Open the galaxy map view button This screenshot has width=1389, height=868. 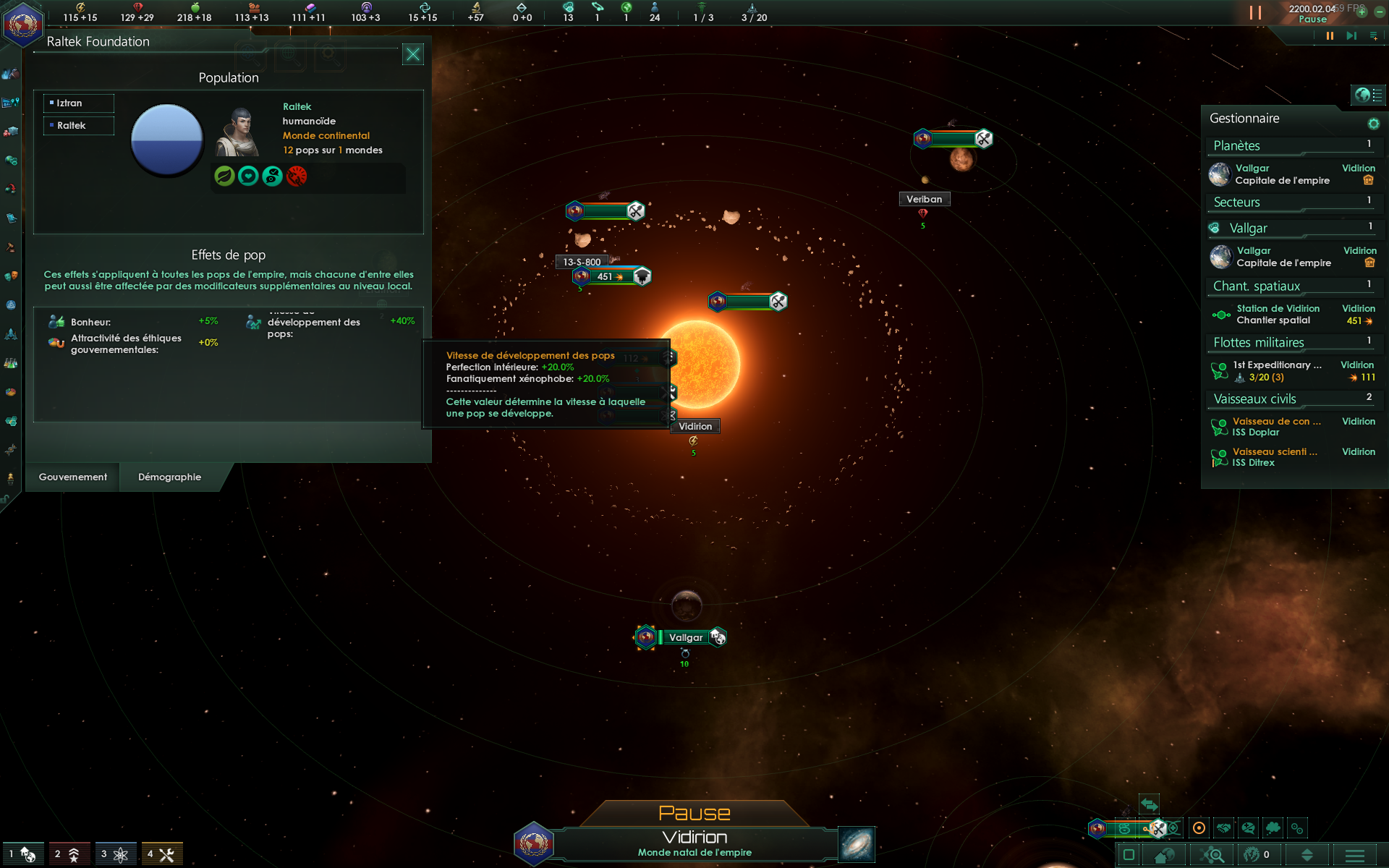click(x=857, y=844)
